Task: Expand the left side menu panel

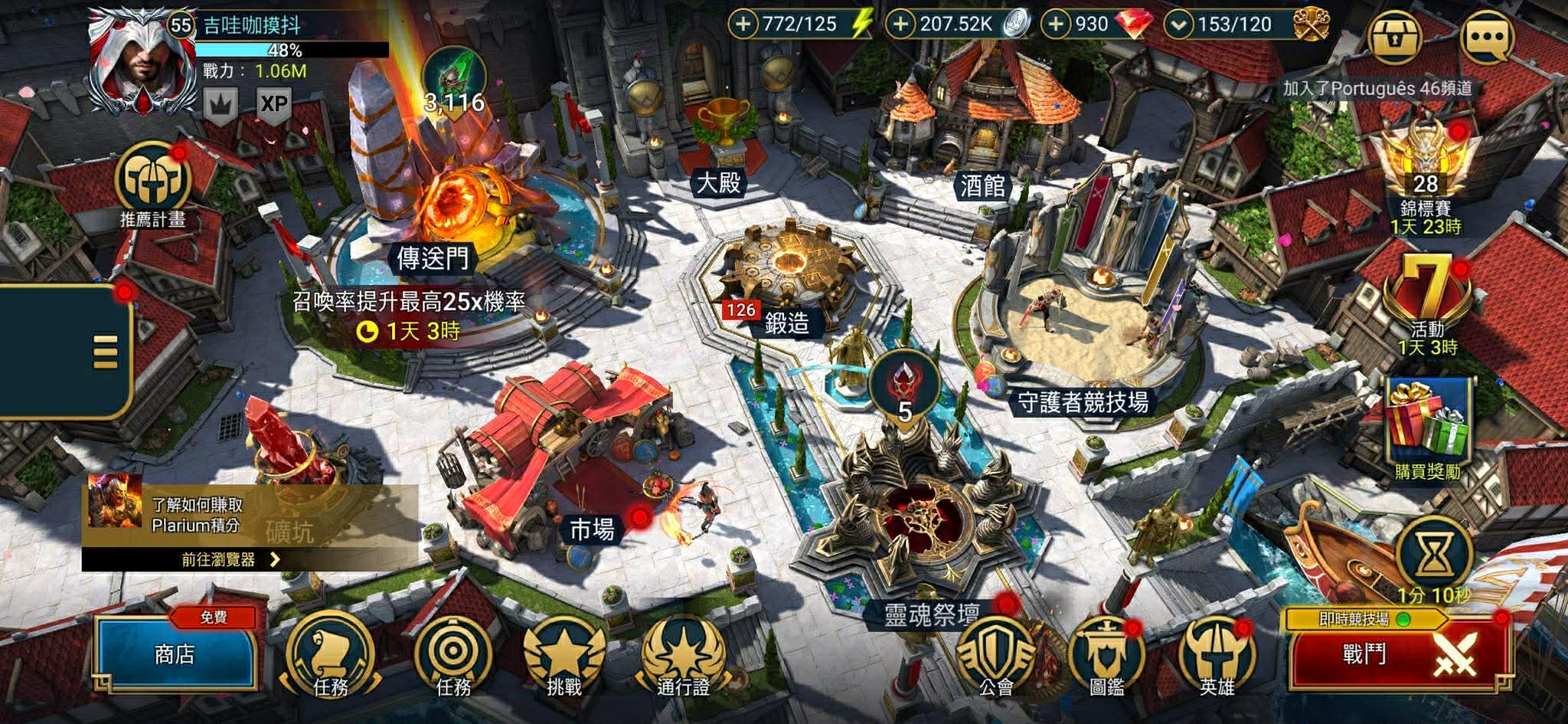Action: (105, 352)
